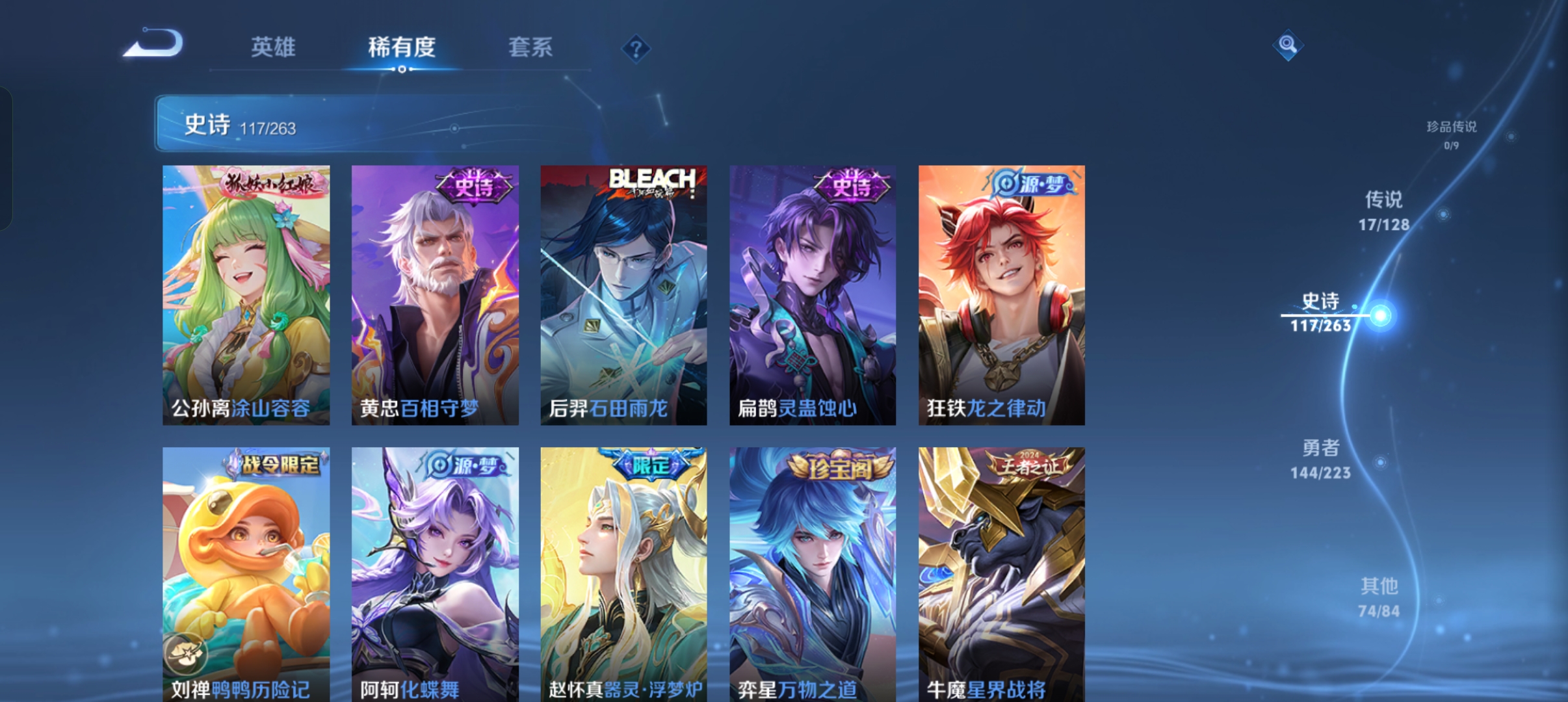This screenshot has width=1568, height=702.
Task: Open the 套系 tab
Action: click(x=530, y=47)
